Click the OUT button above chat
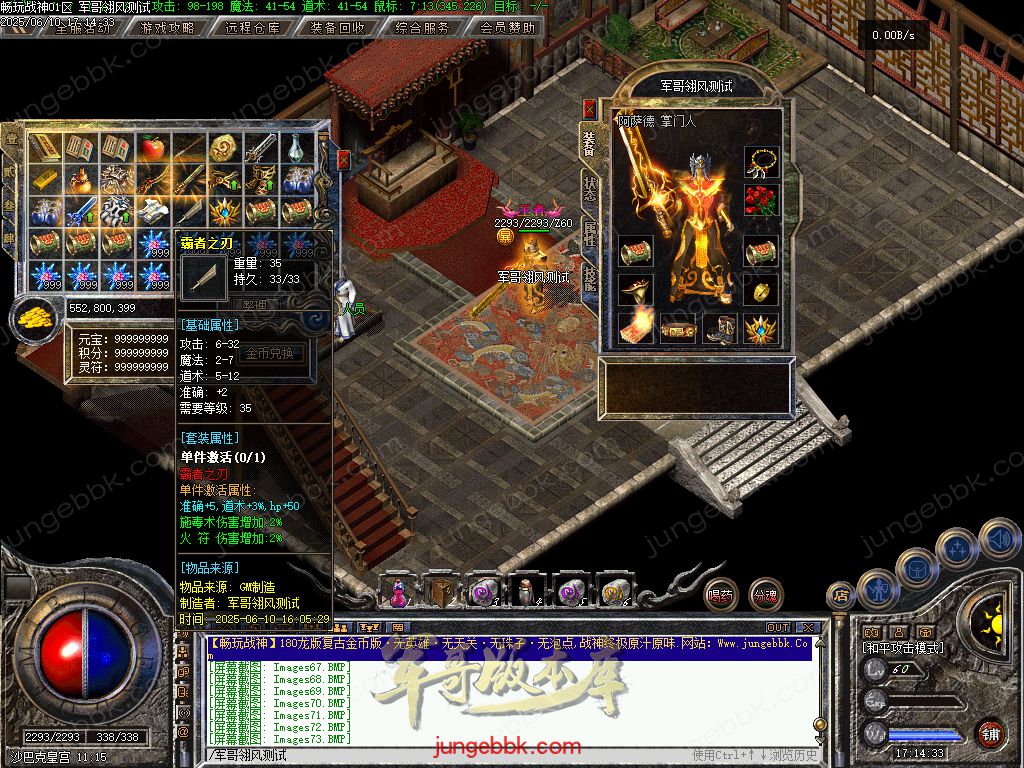 coord(777,627)
